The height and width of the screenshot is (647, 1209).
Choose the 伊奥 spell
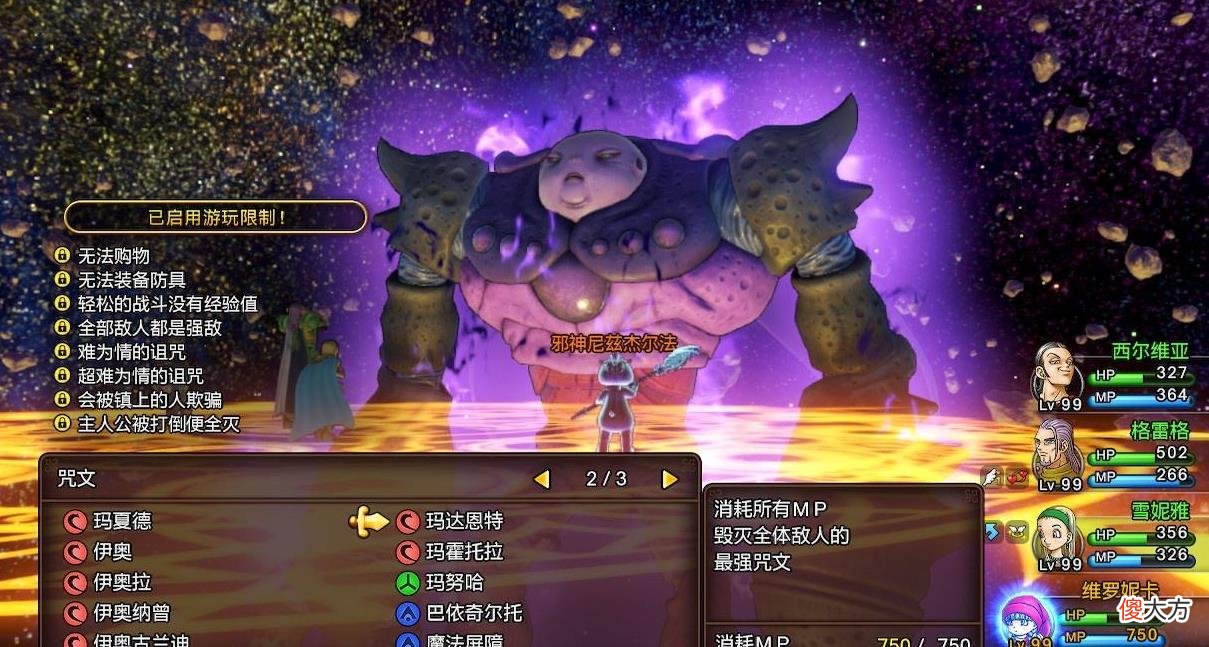(x=112, y=552)
